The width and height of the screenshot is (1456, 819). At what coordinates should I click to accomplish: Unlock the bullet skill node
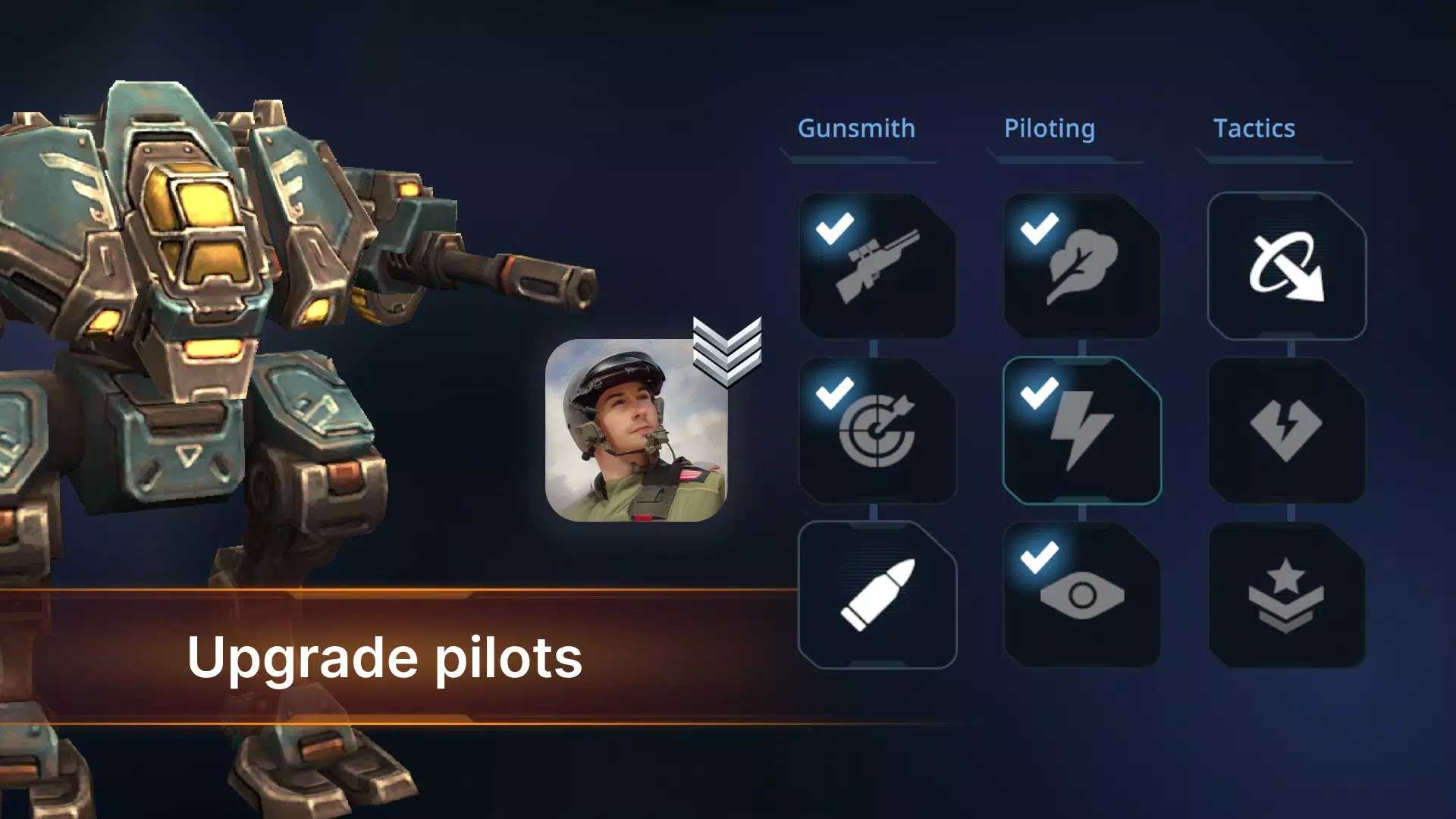(x=877, y=595)
